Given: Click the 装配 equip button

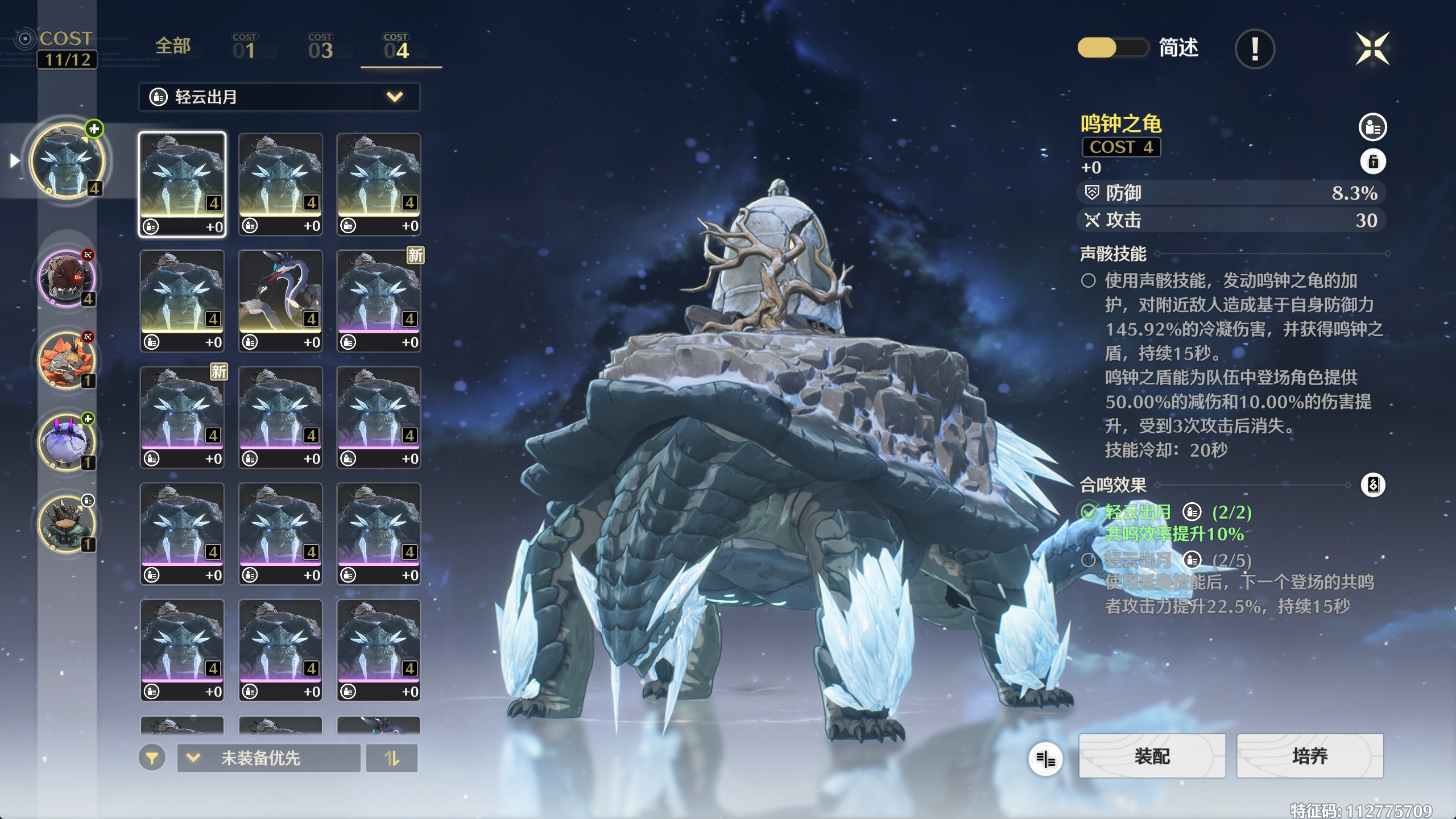Looking at the screenshot, I should coord(1152,756).
